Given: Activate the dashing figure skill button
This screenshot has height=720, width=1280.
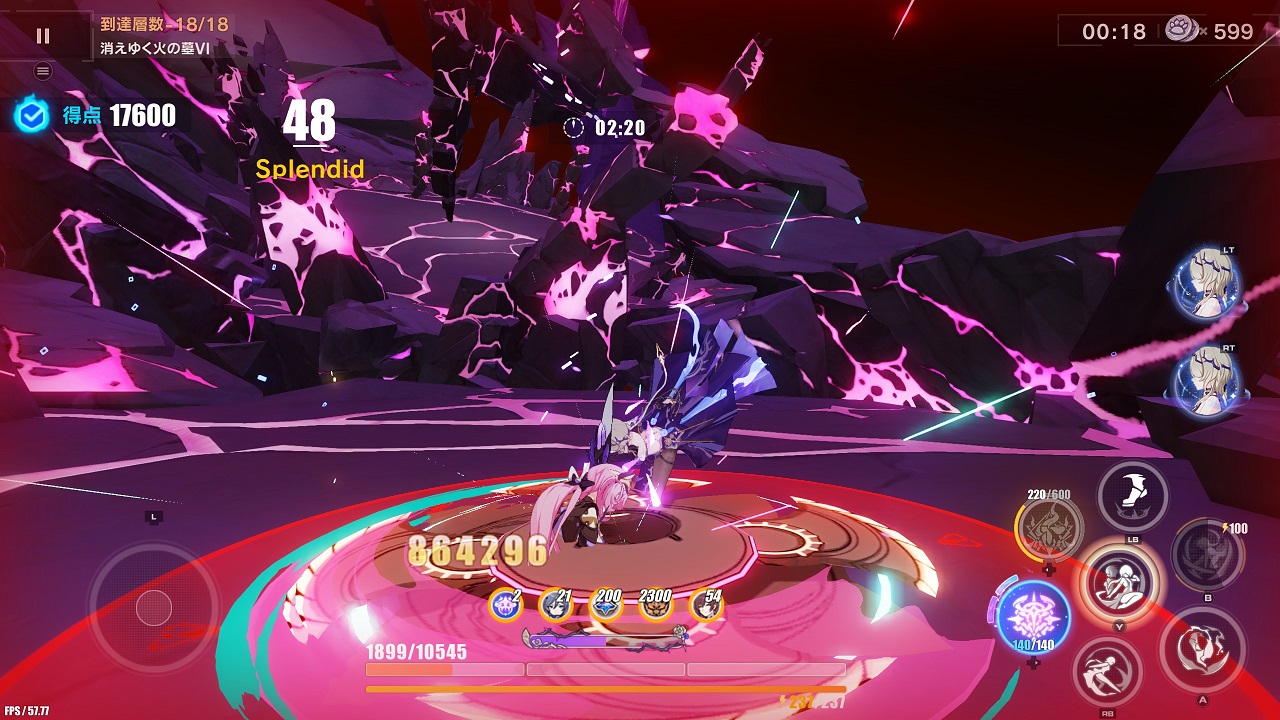Looking at the screenshot, I should pos(1108,672).
